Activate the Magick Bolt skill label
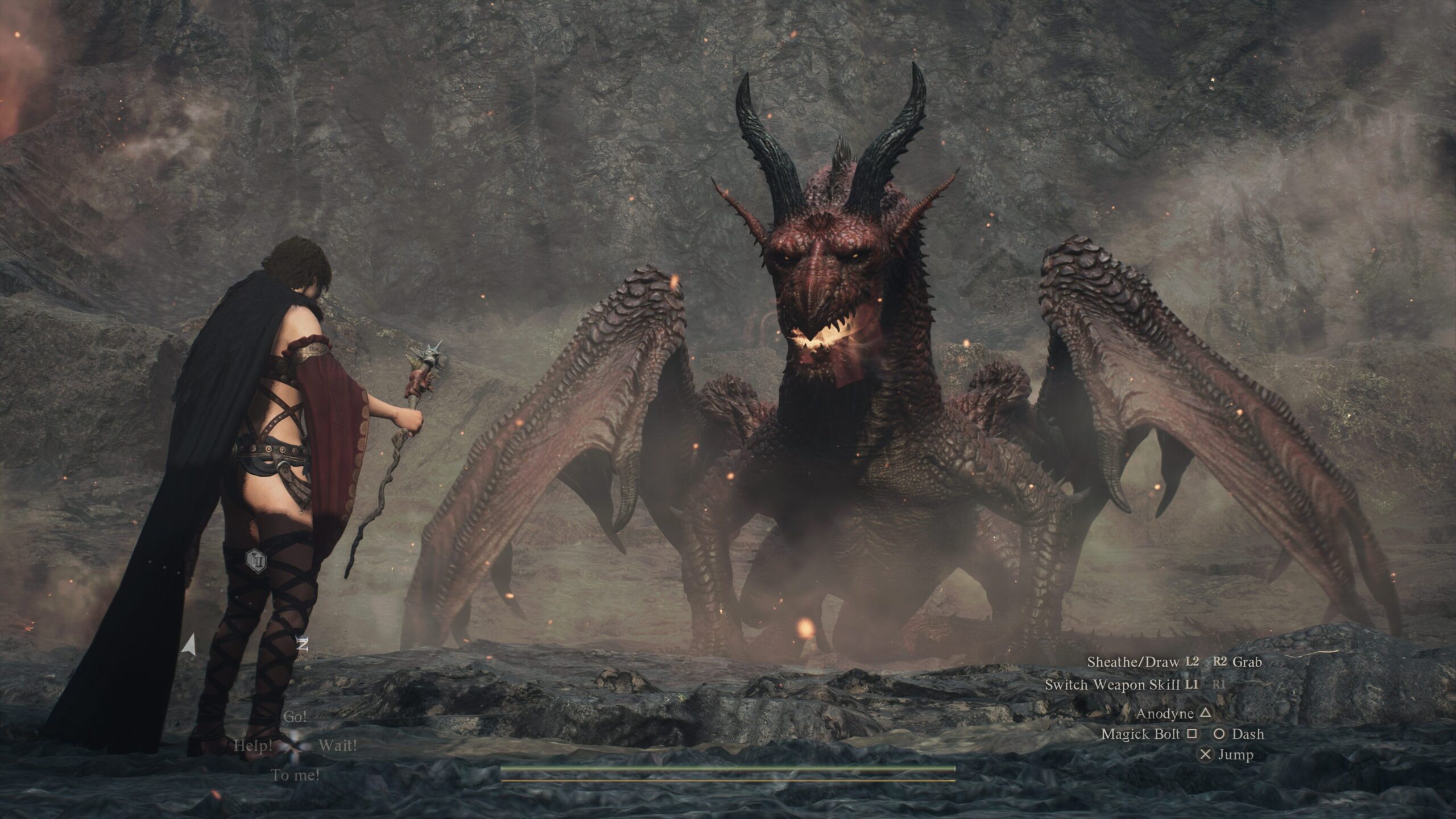Viewport: 1456px width, 819px height. 1141,734
